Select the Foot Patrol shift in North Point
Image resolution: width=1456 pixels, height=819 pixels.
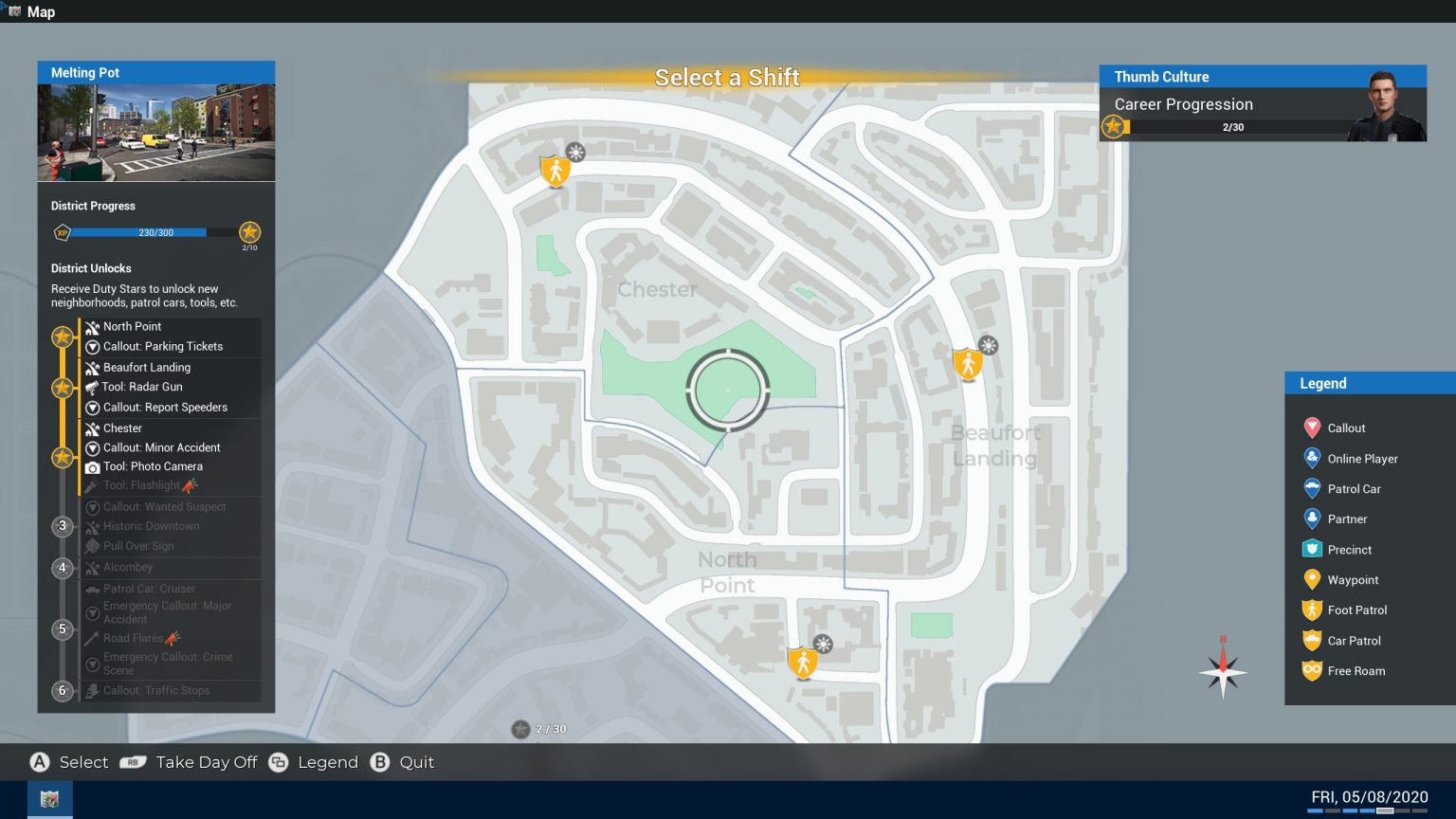click(x=802, y=662)
